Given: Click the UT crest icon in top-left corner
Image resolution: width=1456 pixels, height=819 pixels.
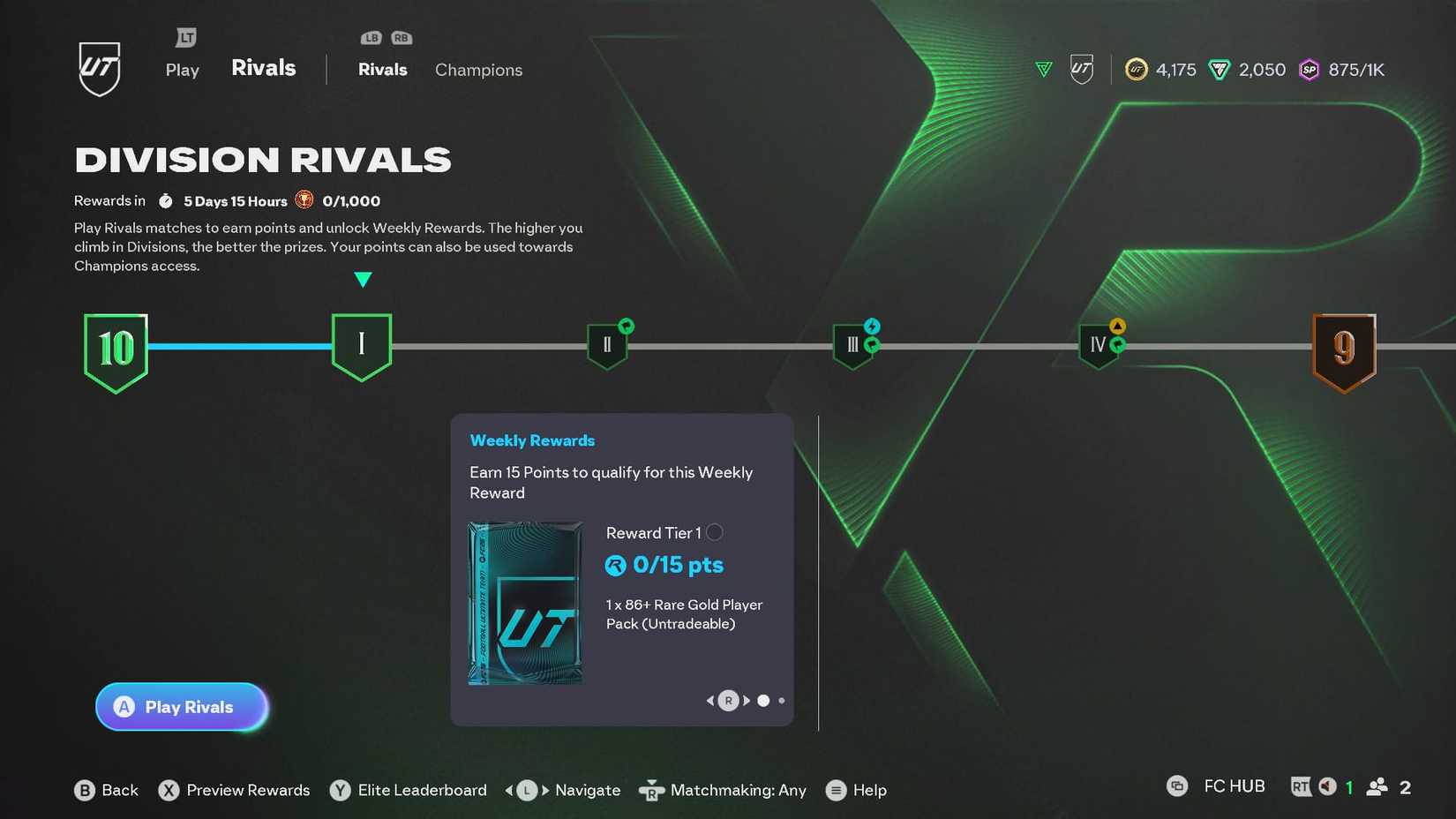Looking at the screenshot, I should [99, 68].
